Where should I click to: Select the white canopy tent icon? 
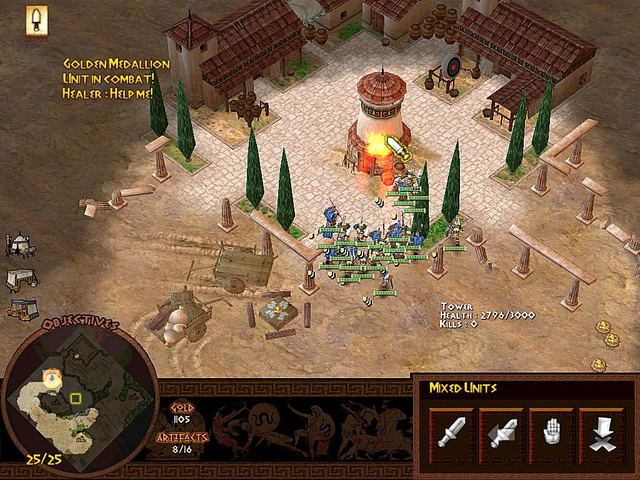21,278
